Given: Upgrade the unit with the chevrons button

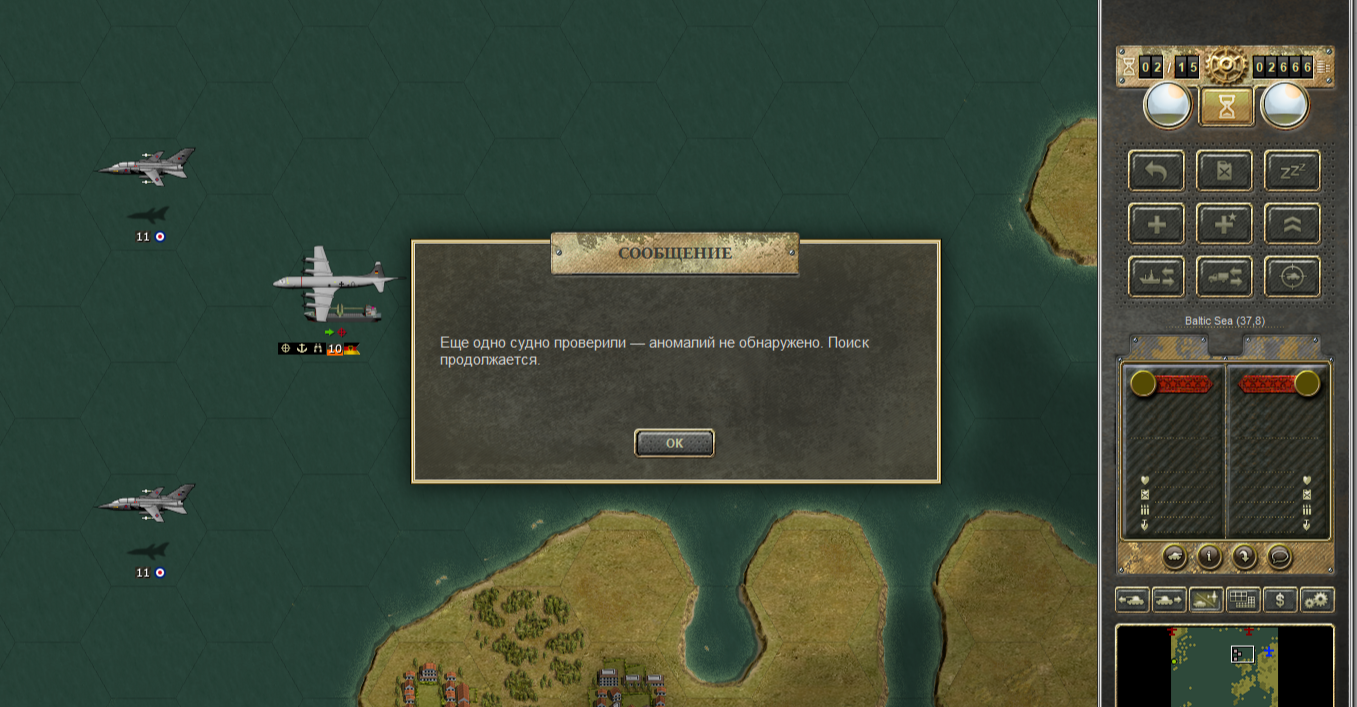Looking at the screenshot, I should click(1292, 224).
